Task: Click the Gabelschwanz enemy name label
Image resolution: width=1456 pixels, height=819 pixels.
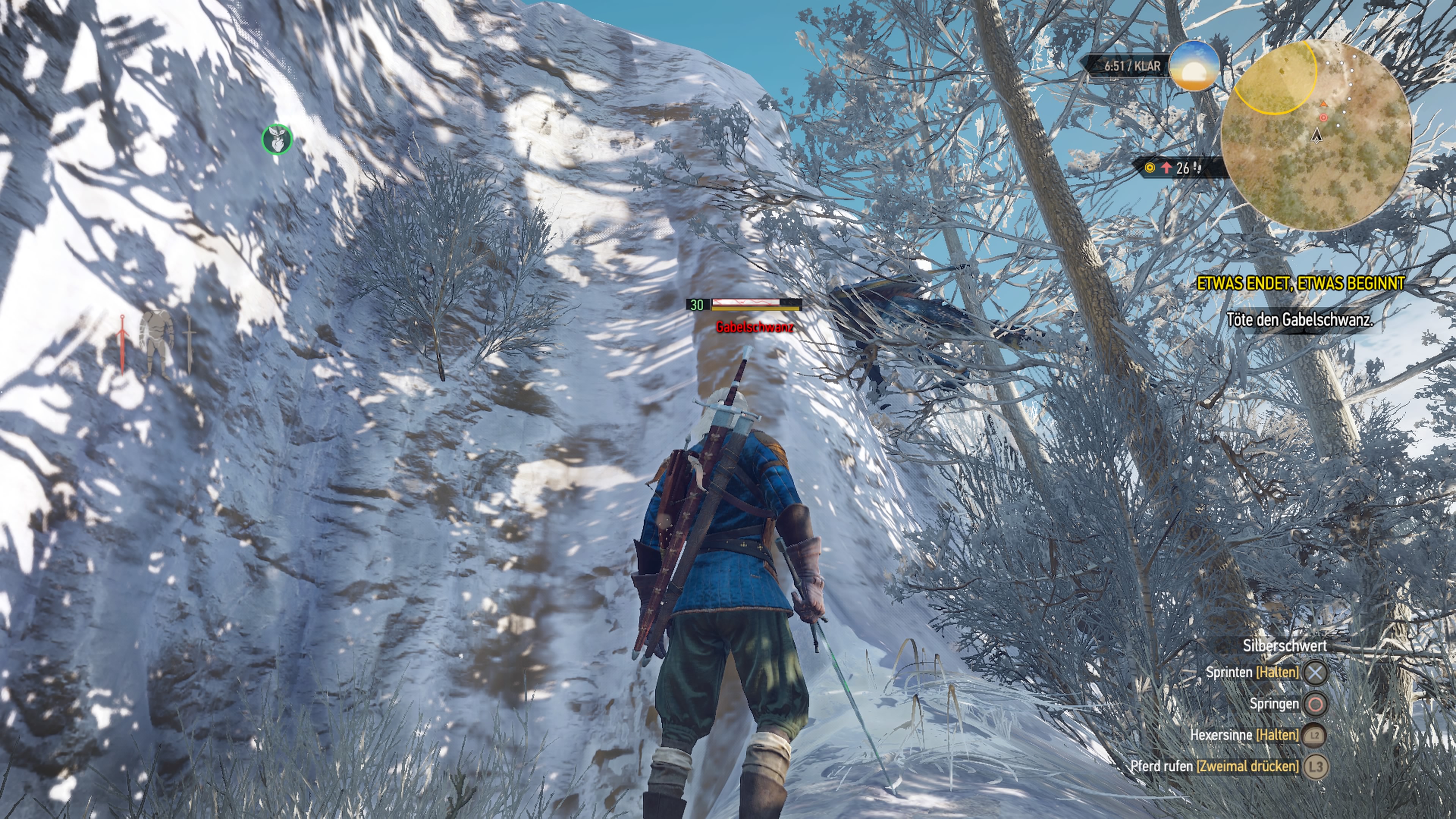Action: click(756, 327)
